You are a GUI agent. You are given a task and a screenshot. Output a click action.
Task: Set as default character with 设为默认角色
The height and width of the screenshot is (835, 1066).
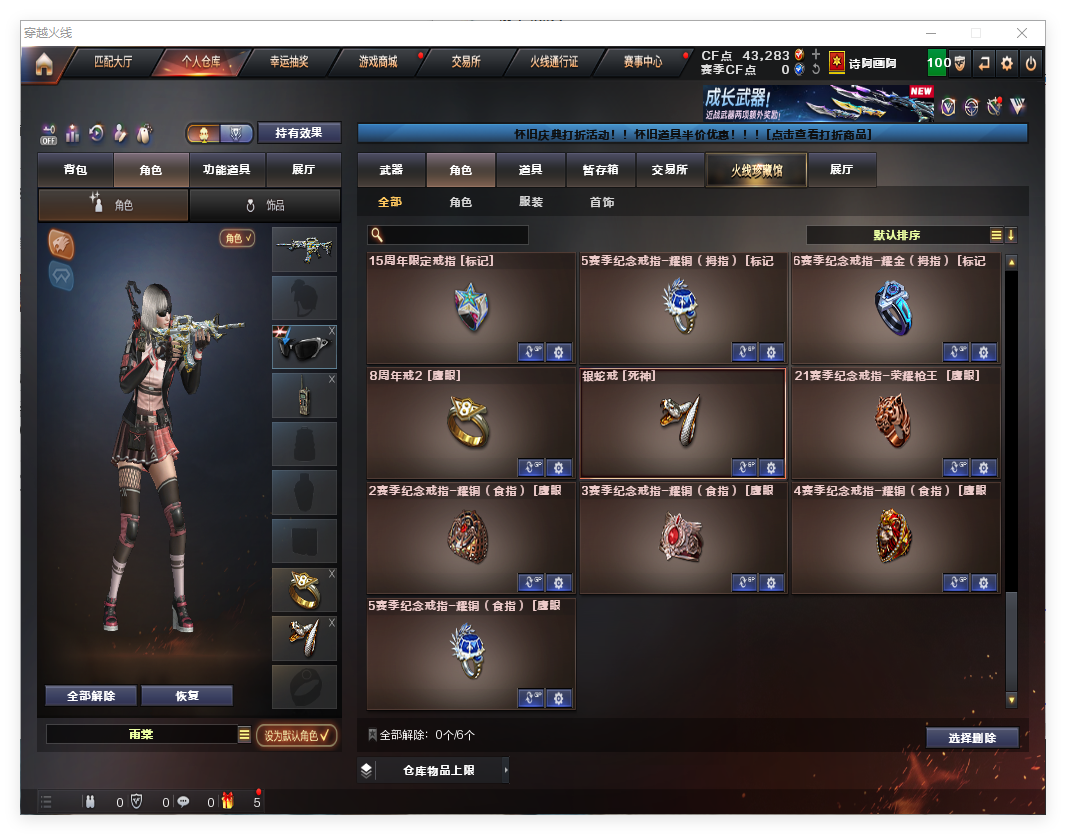[x=296, y=735]
